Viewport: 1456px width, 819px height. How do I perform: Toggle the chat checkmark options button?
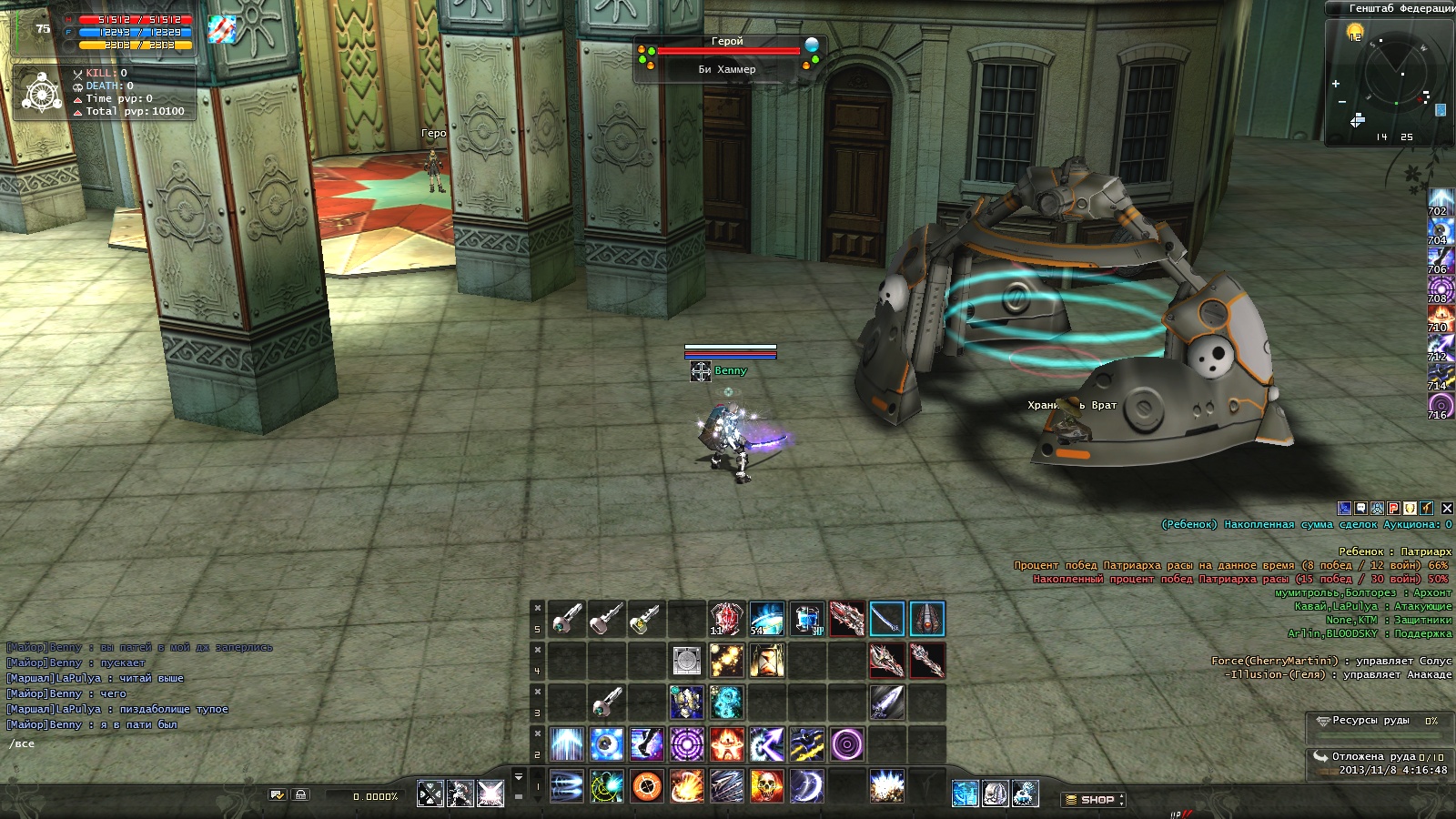click(x=278, y=794)
